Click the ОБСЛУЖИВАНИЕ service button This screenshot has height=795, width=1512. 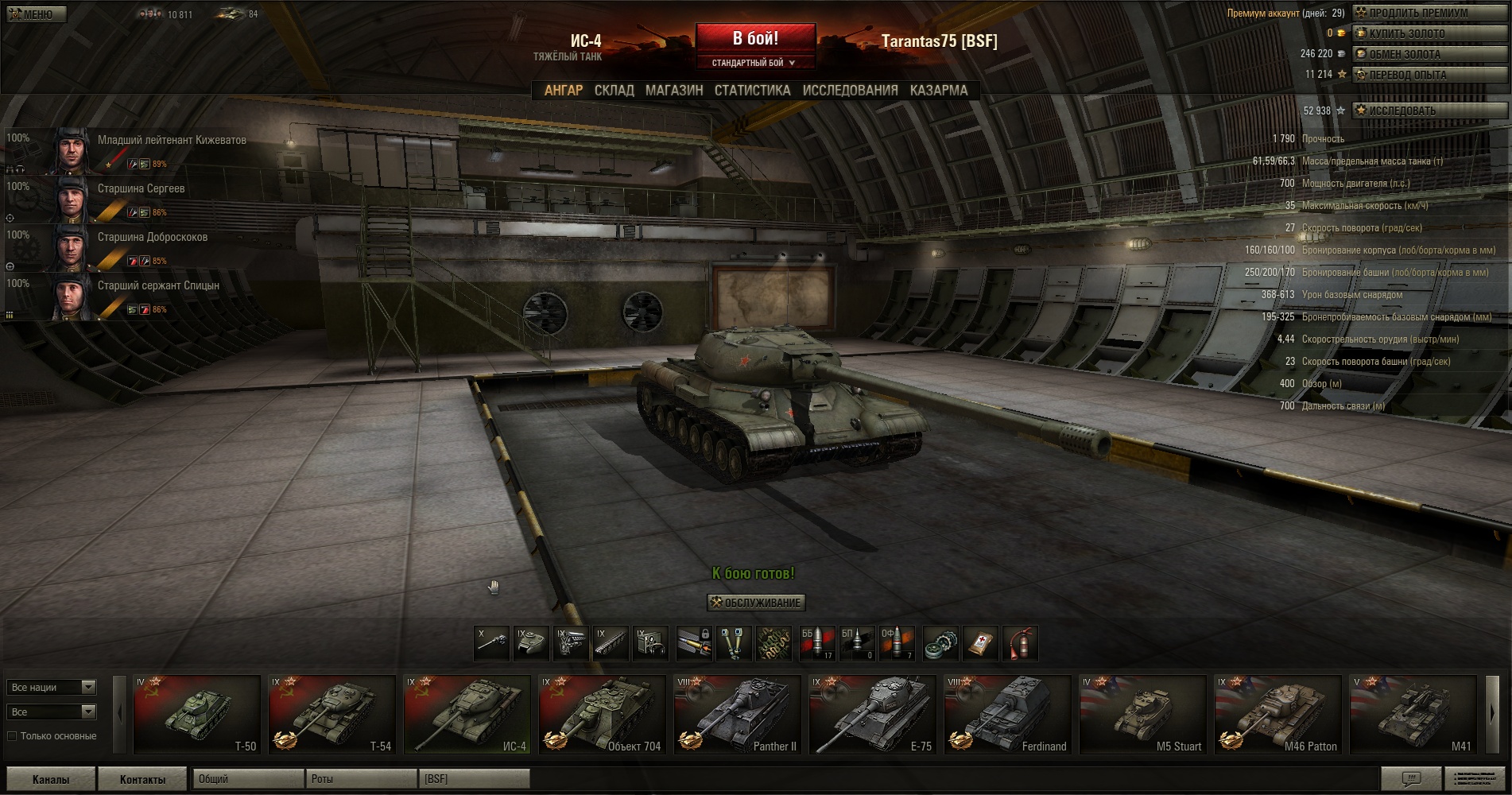pos(756,603)
